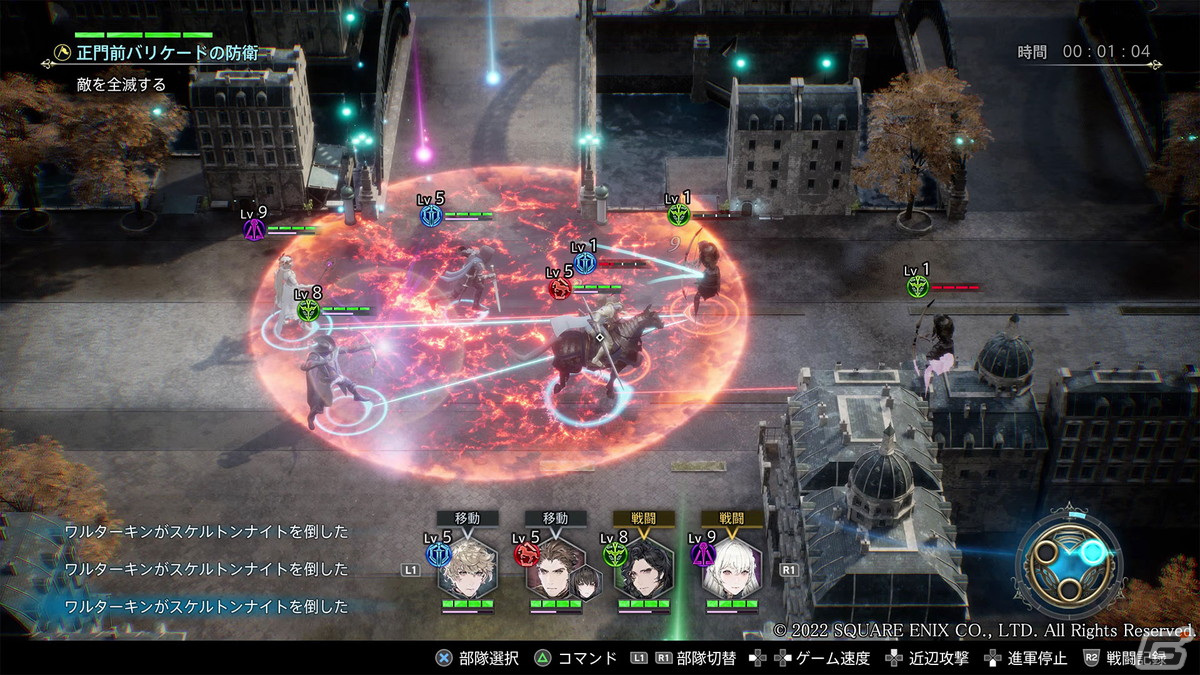Click the red Lv 5 cavalry marker on the battlefield

560,288
